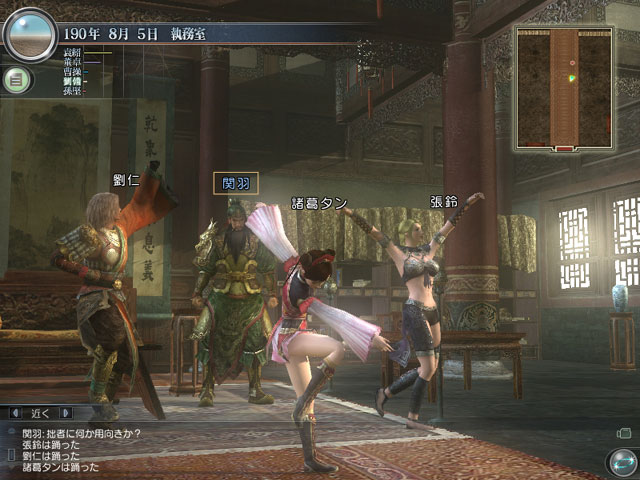Select the 諸葛タン character name label
Screen dimensions: 640x480
pyautogui.click(x=319, y=203)
